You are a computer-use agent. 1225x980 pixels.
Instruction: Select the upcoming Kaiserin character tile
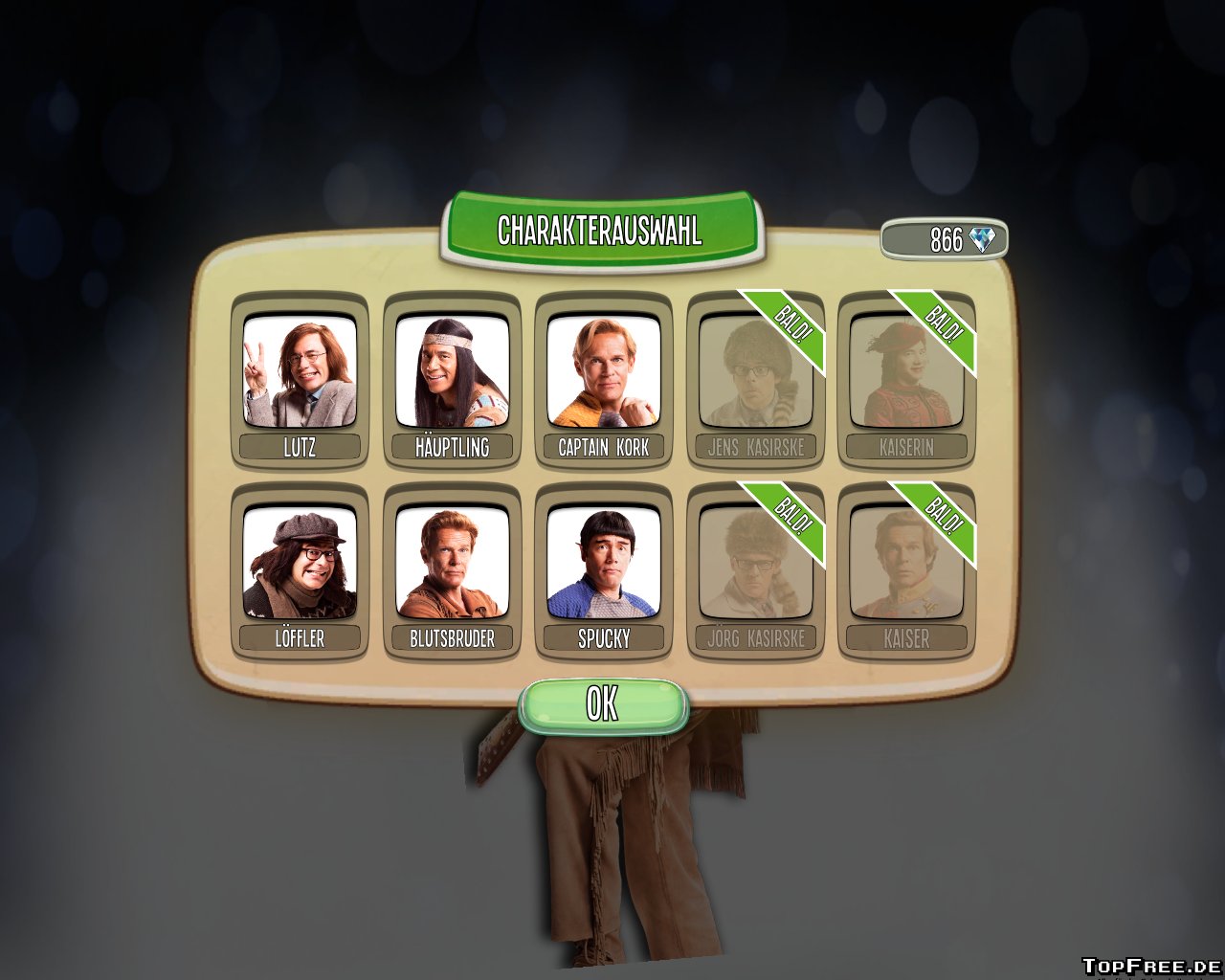(906, 373)
